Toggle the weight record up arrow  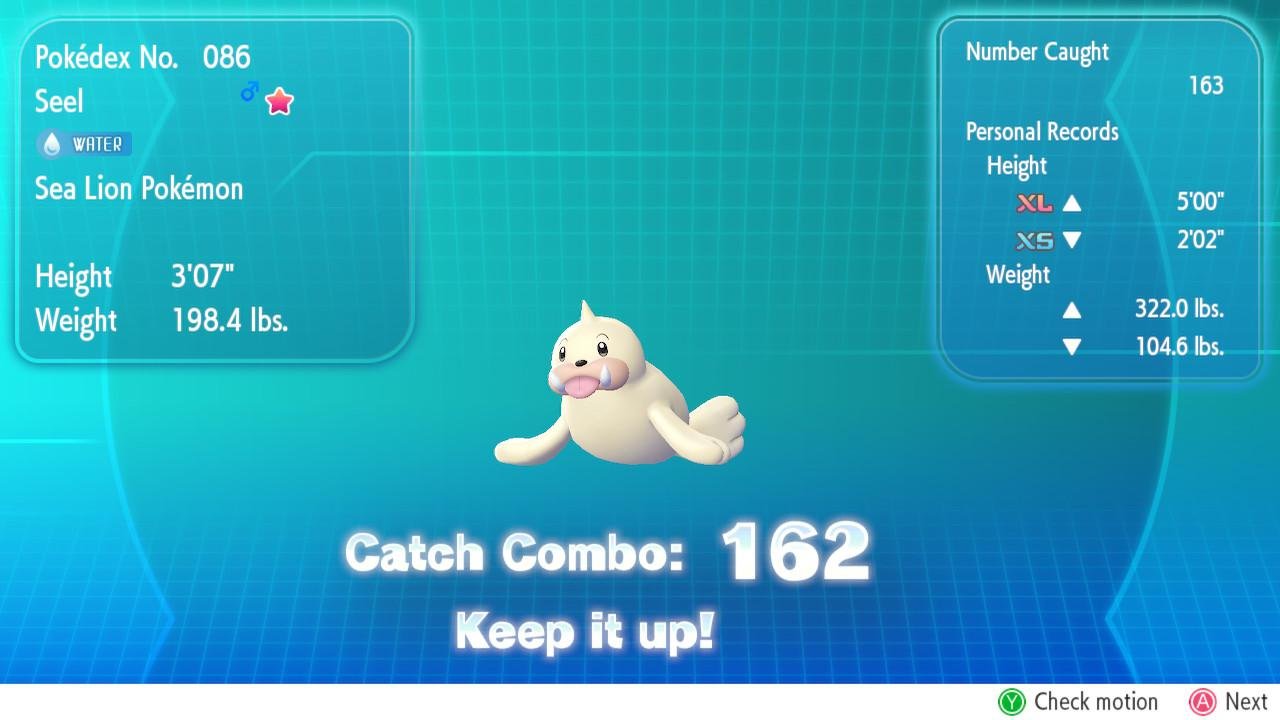click(x=1072, y=310)
